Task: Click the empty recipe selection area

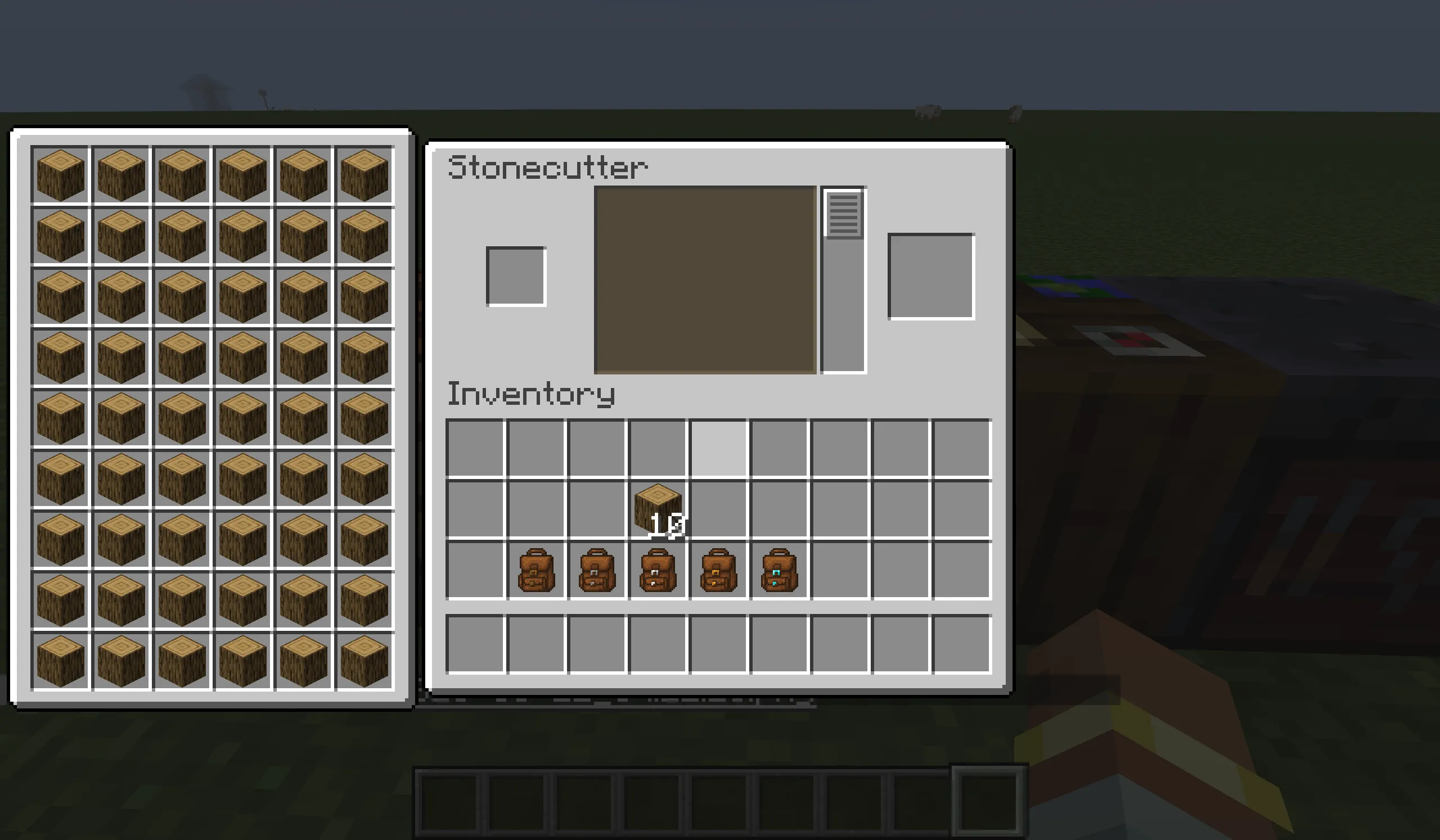Action: coord(704,280)
